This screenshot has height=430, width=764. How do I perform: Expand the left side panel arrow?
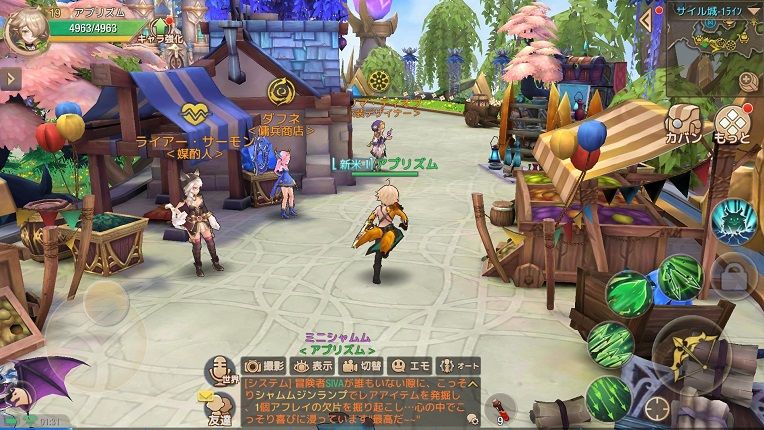[10, 78]
